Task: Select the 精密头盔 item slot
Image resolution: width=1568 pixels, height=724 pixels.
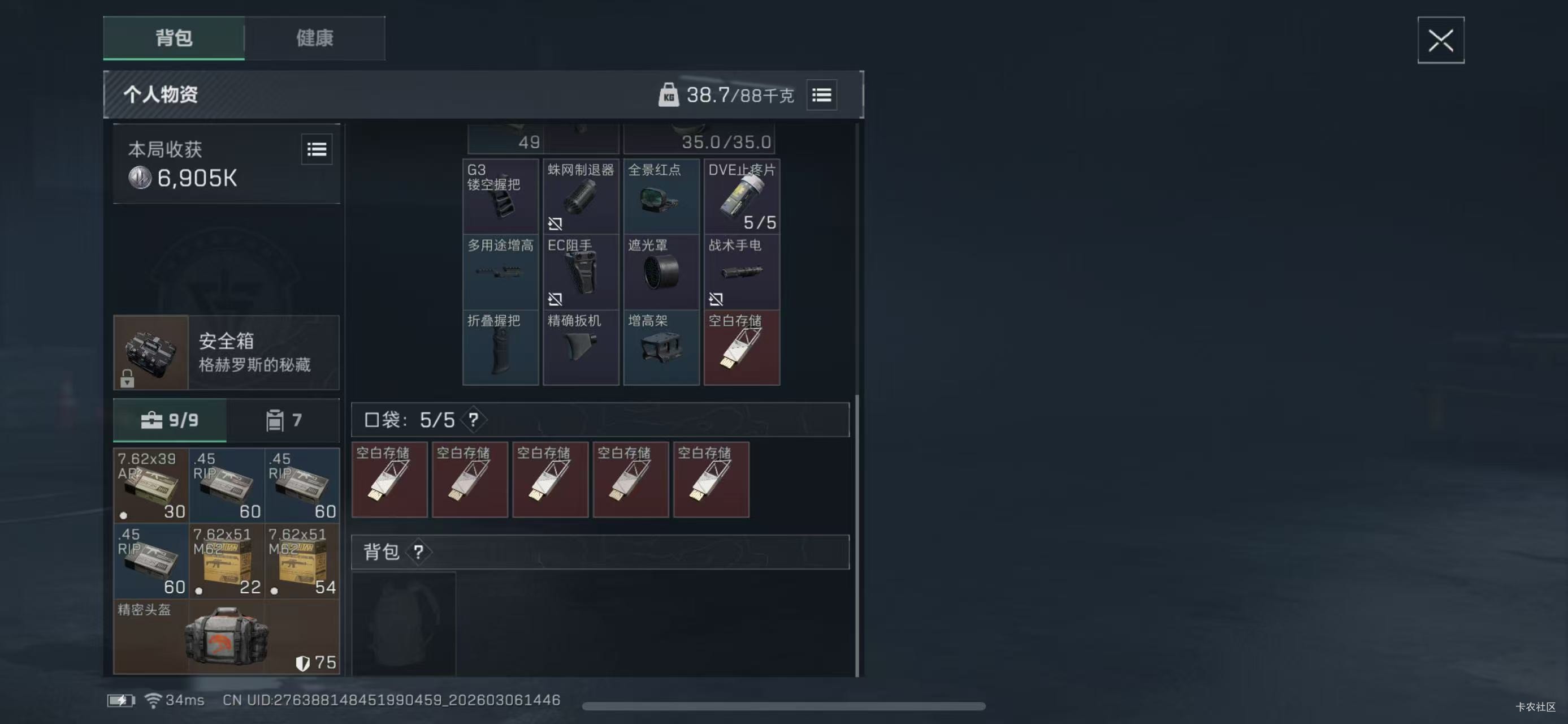Action: [226, 636]
